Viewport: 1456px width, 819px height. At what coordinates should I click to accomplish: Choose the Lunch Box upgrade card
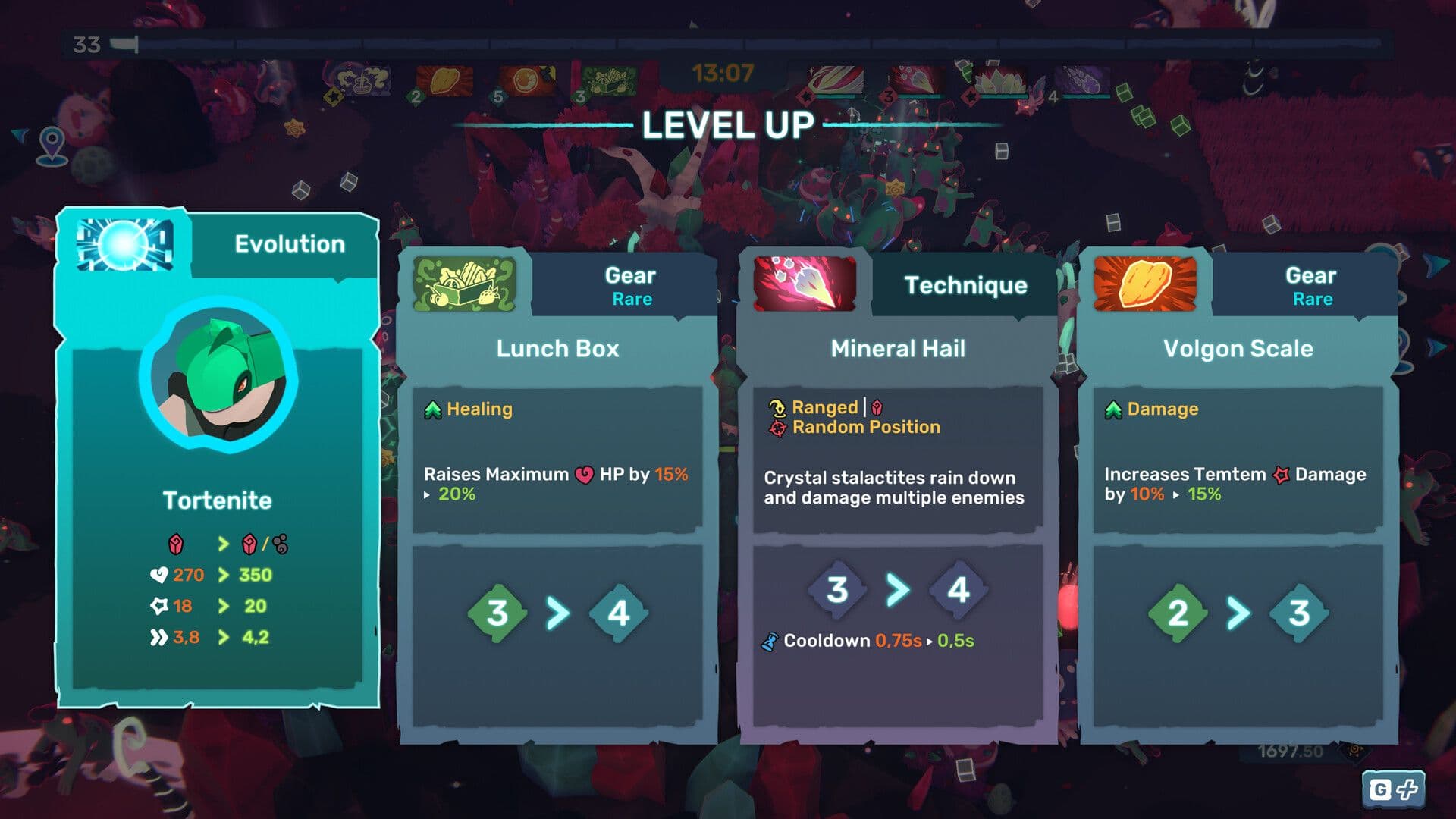pyautogui.click(x=557, y=531)
